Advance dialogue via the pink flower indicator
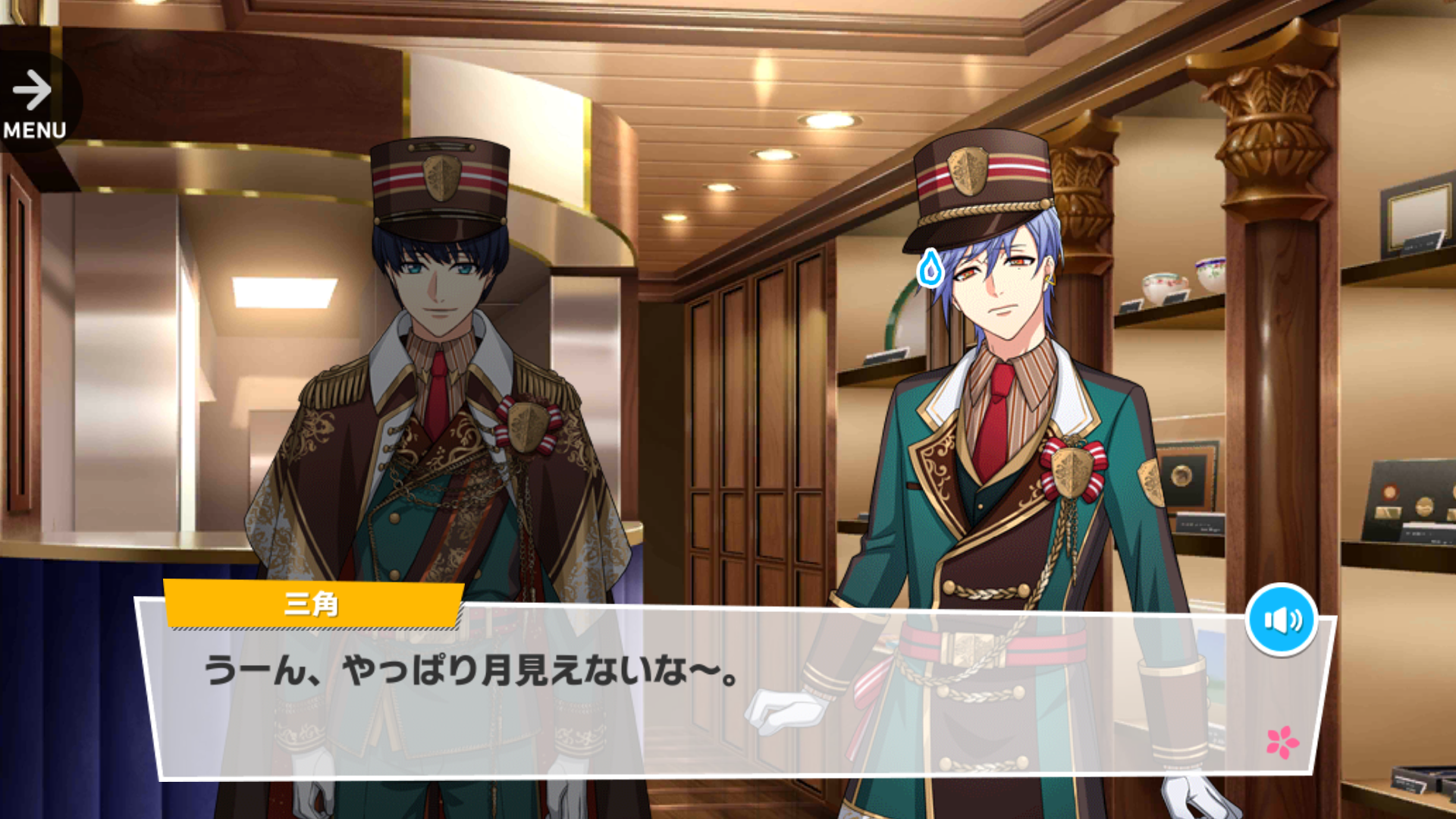The width and height of the screenshot is (1456, 819). [x=1282, y=742]
